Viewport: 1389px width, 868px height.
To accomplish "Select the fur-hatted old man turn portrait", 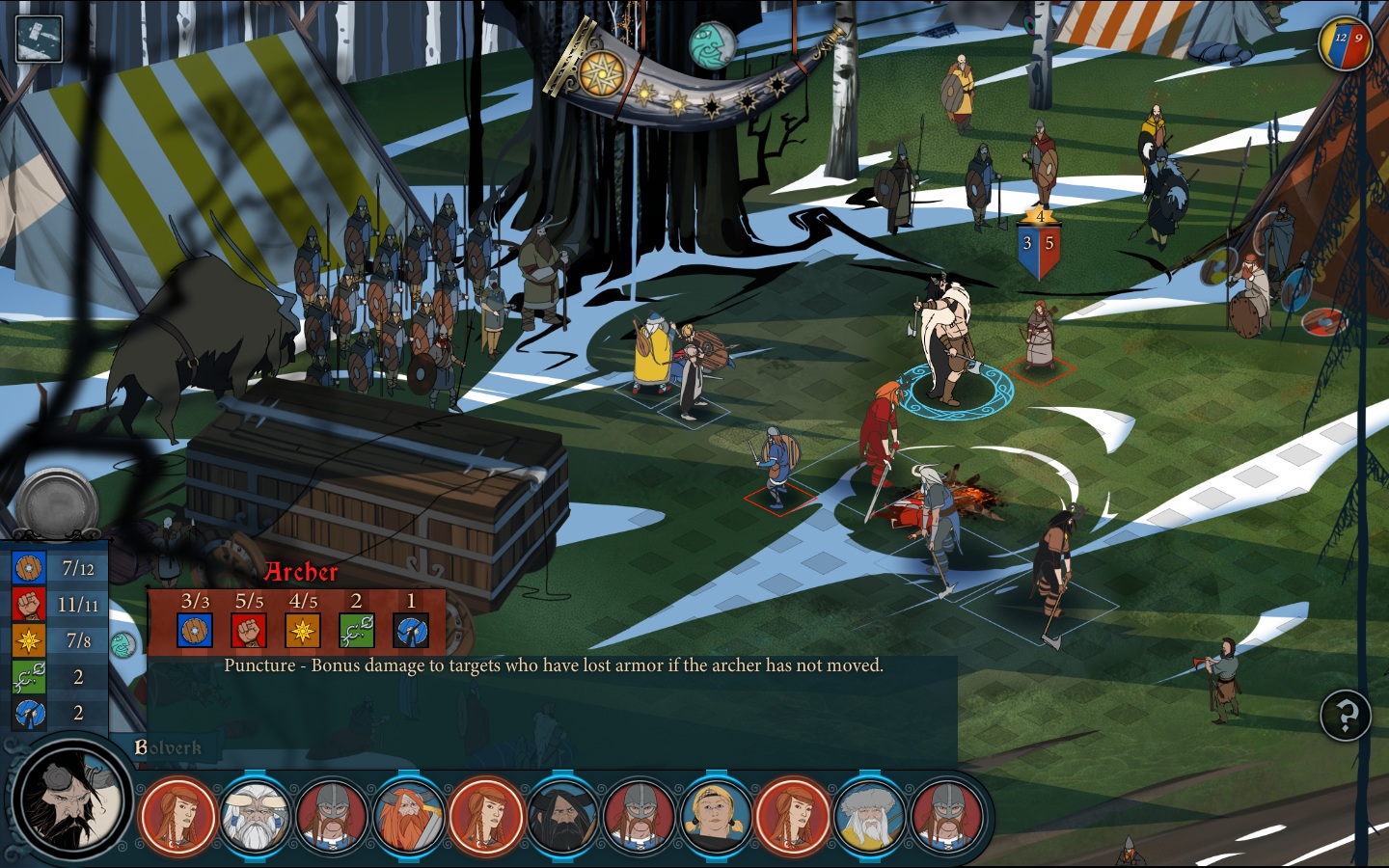I will 869,816.
